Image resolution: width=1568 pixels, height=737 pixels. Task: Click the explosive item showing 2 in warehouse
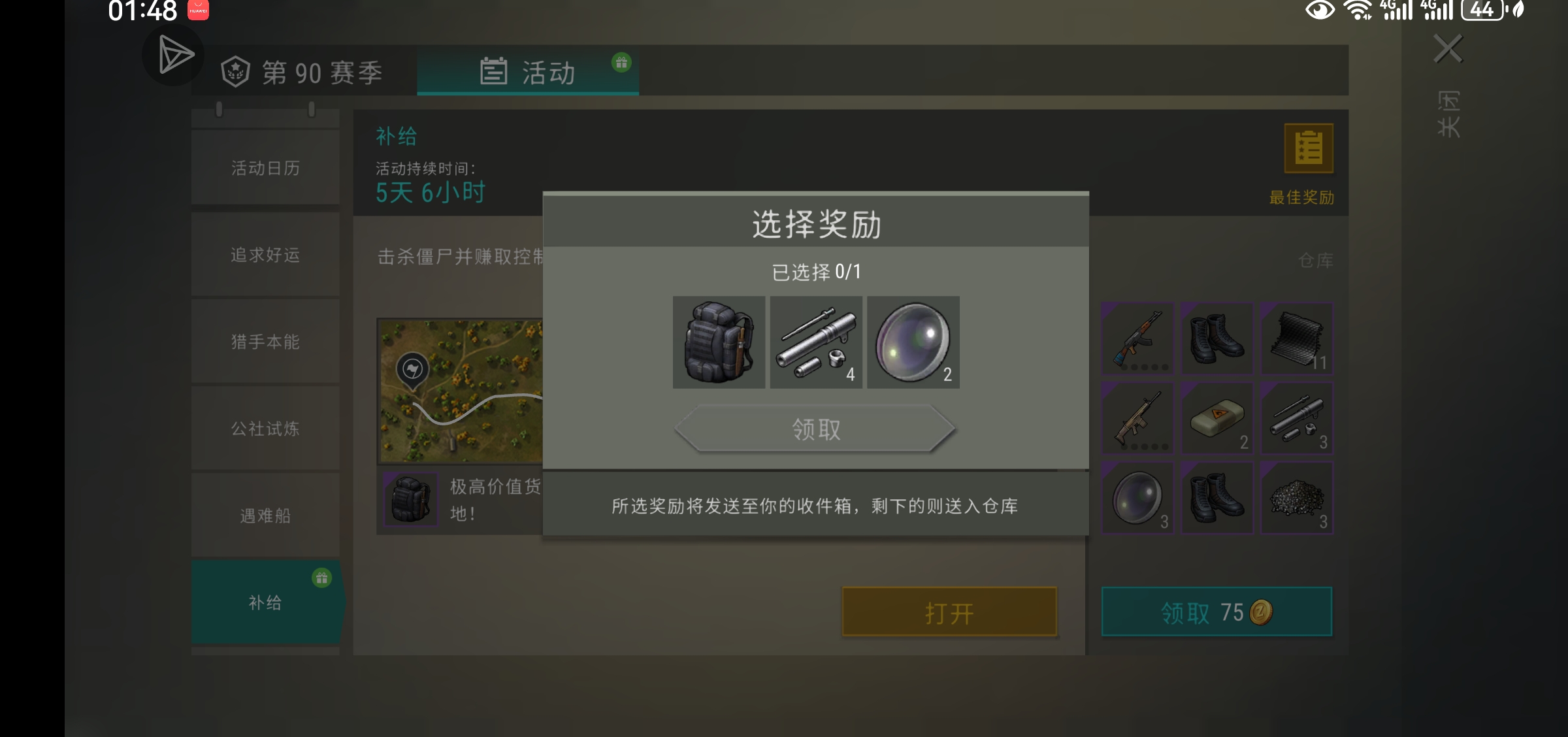[1217, 419]
